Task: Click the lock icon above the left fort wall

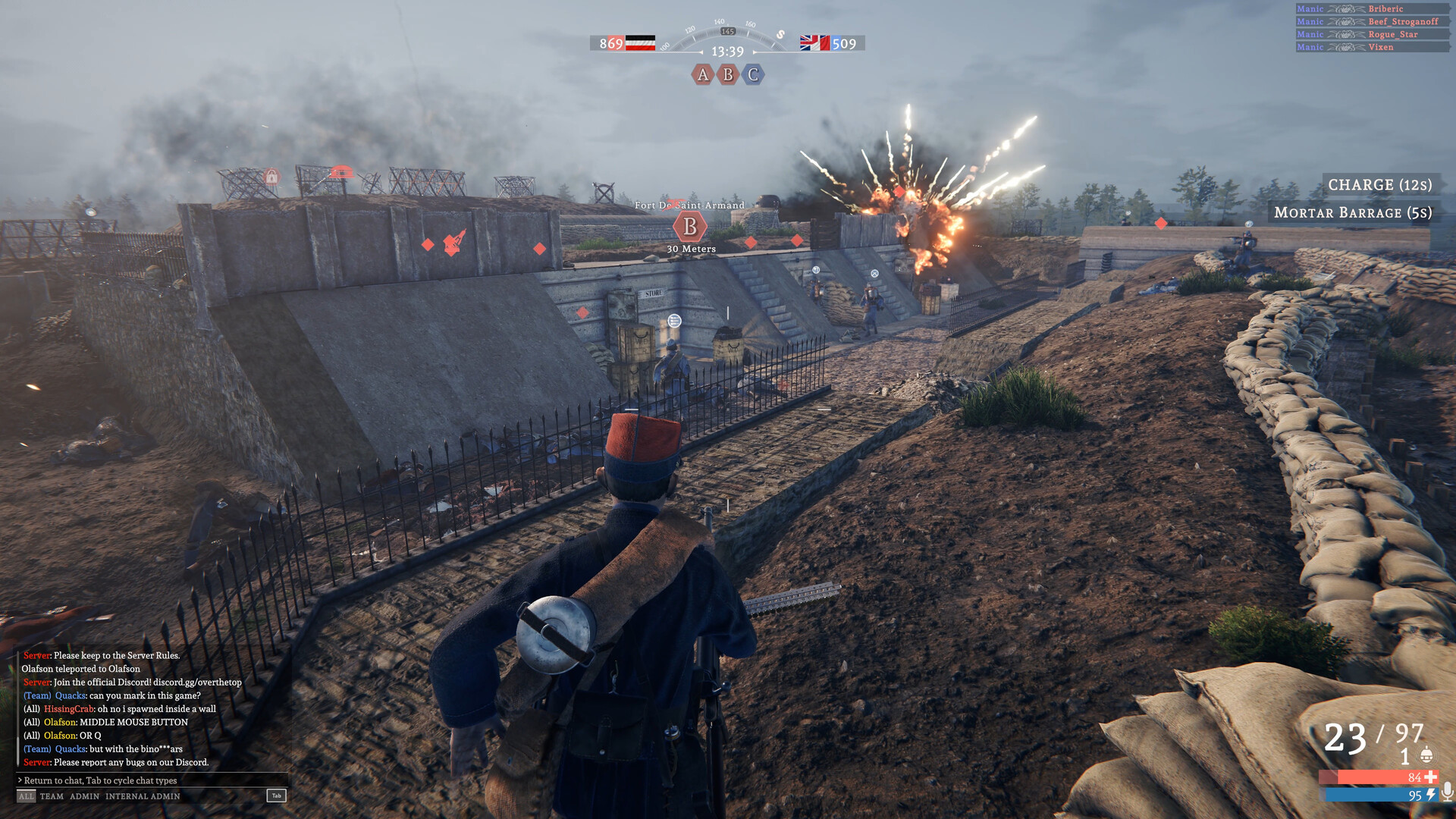Action: pyautogui.click(x=271, y=177)
